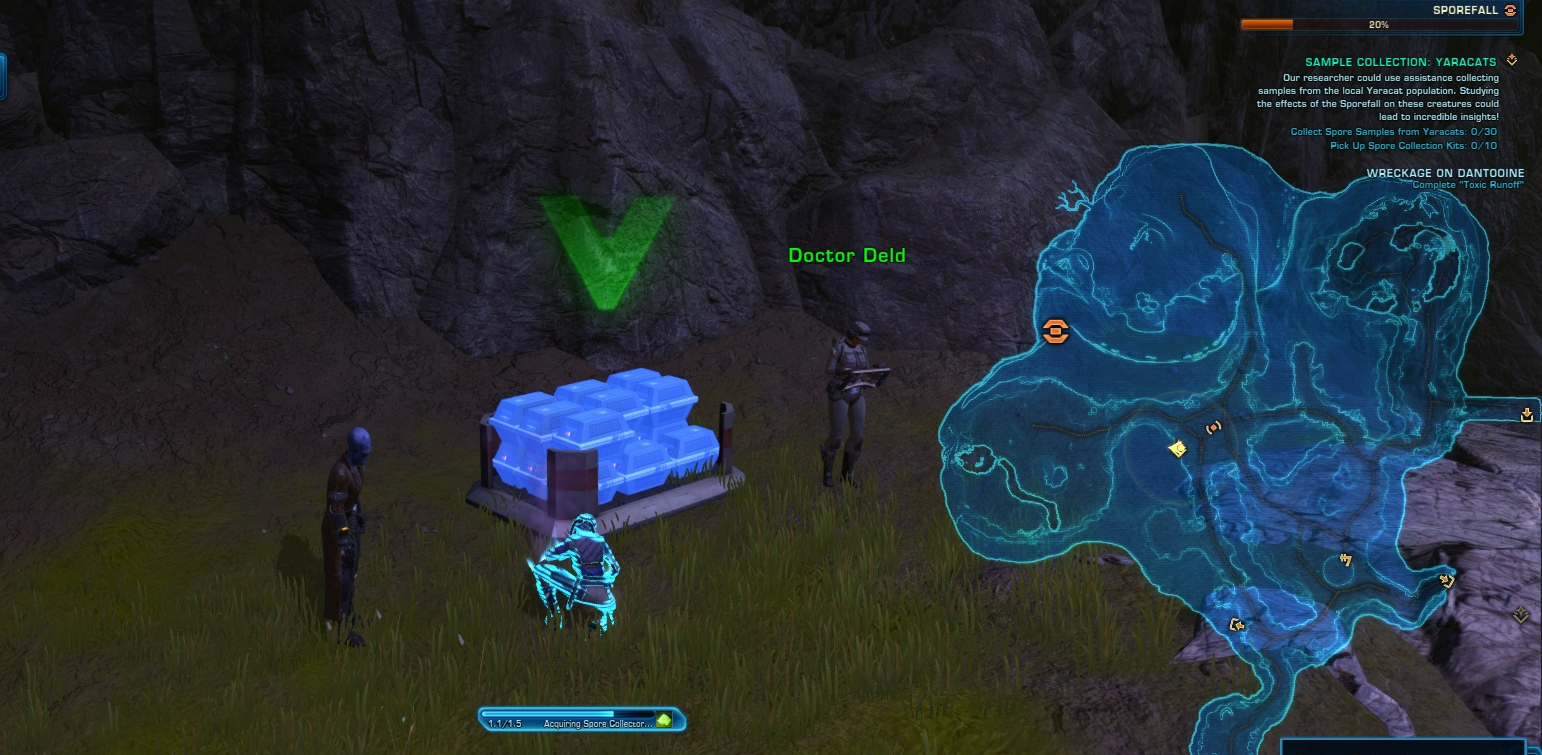The height and width of the screenshot is (755, 1542).
Task: Click the bracketed red dot map marker
Action: click(x=1214, y=427)
